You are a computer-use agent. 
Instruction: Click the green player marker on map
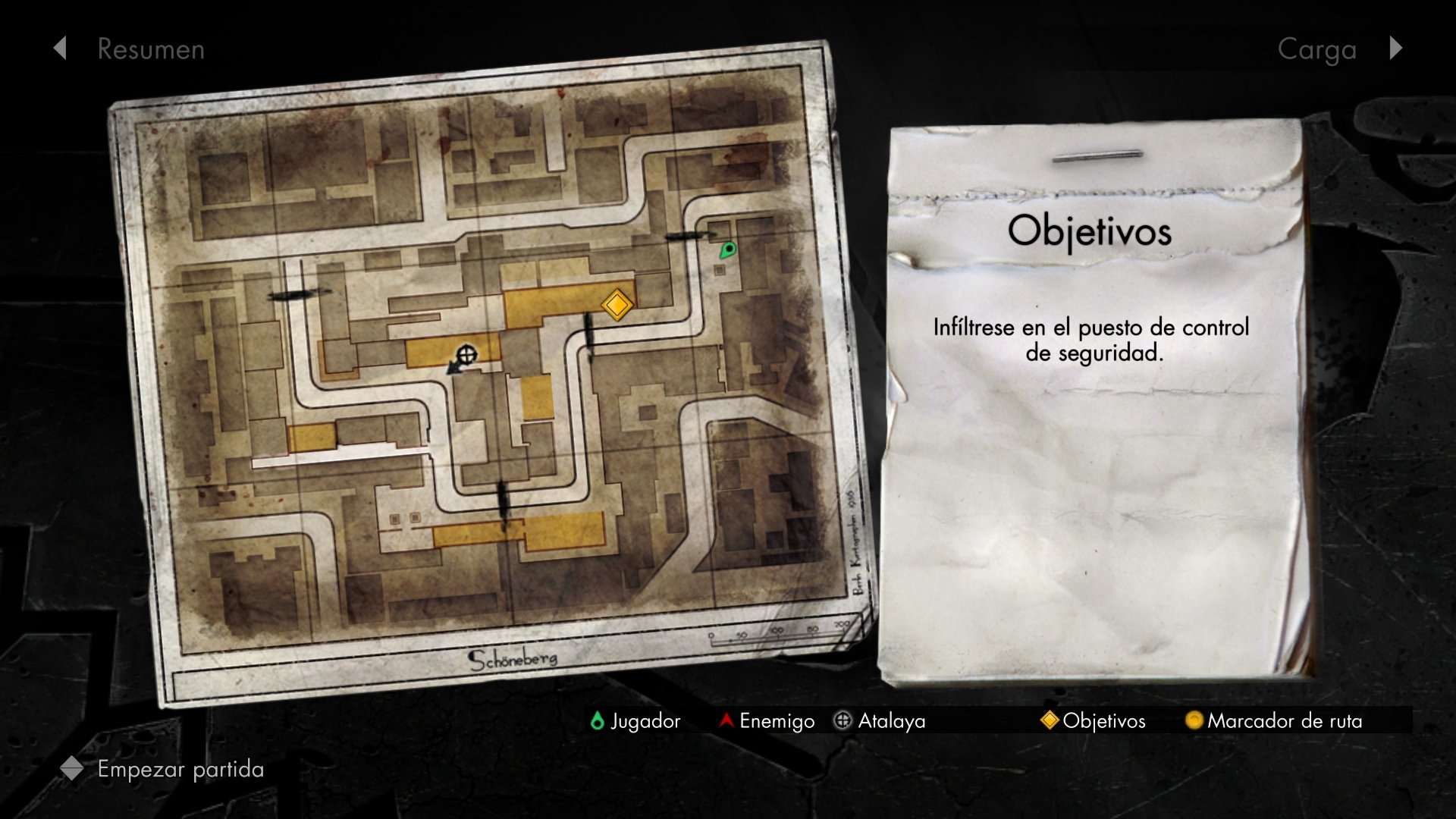[727, 249]
